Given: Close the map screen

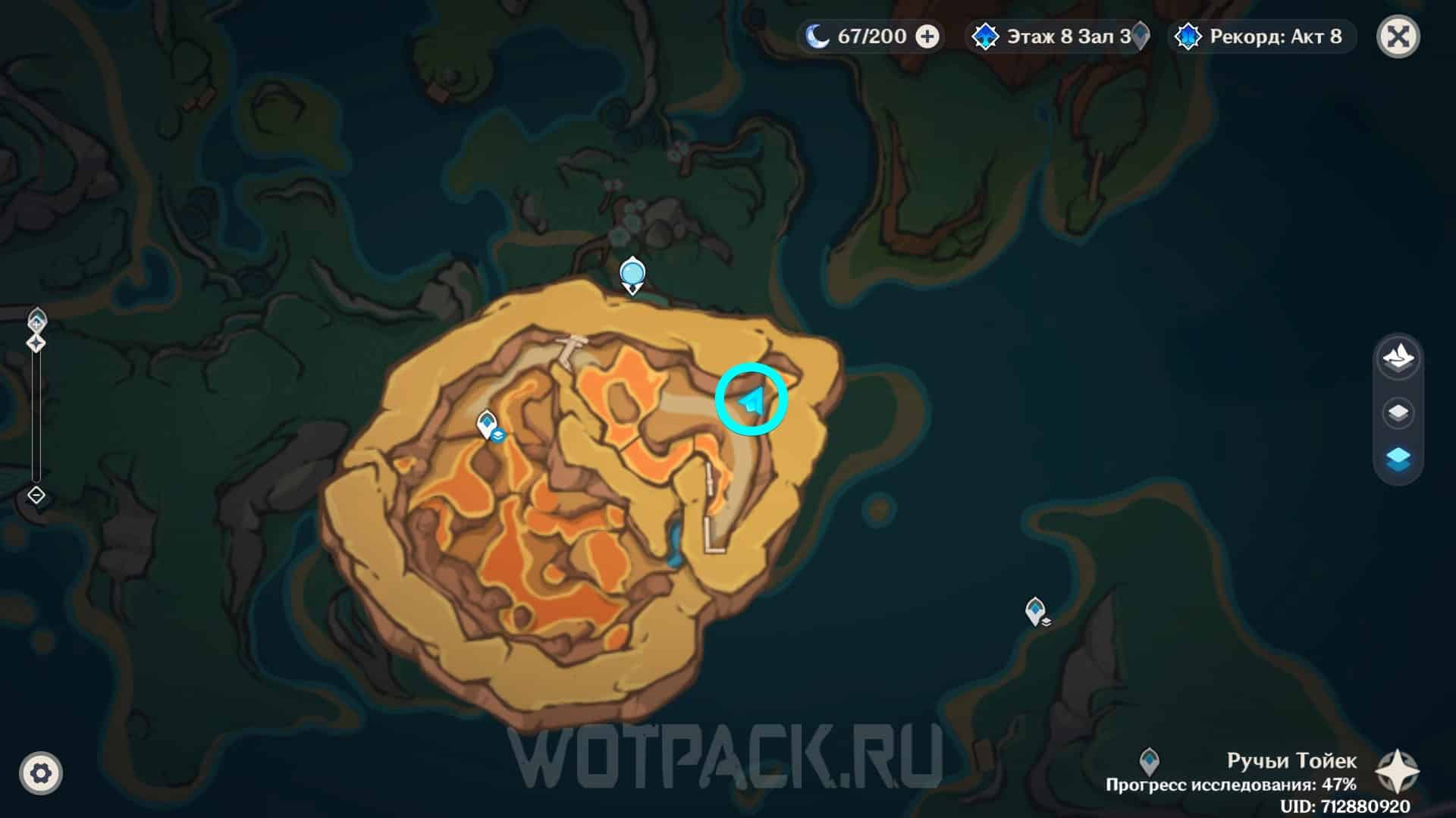Looking at the screenshot, I should (1398, 36).
